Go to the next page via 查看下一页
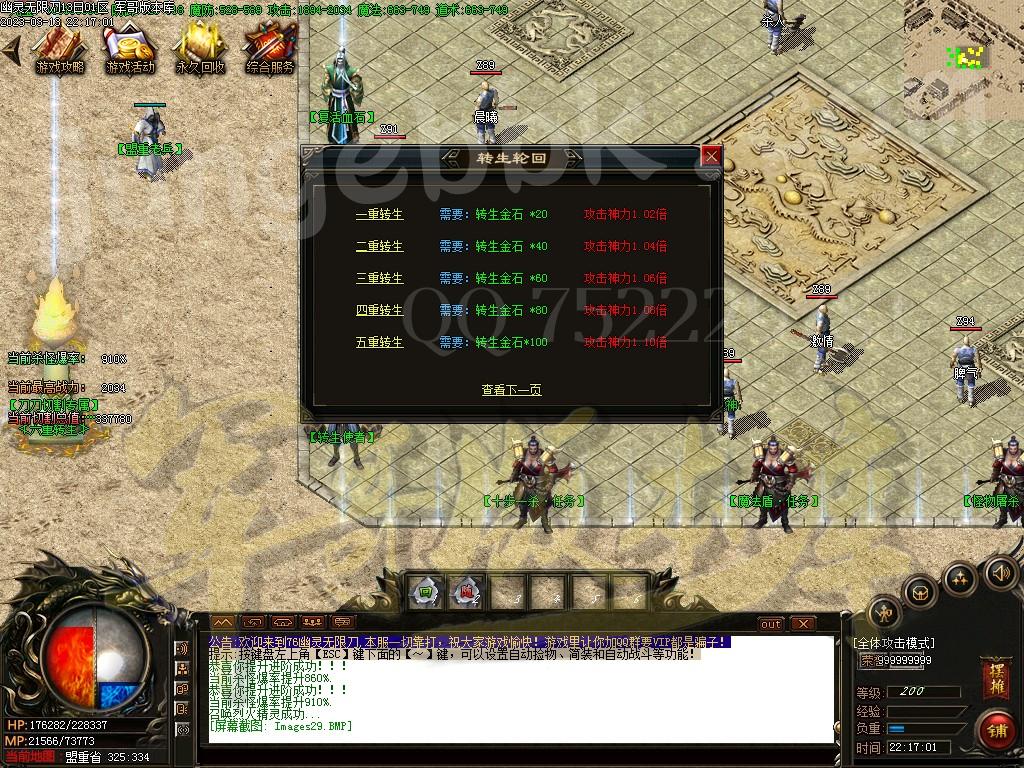The width and height of the screenshot is (1024, 768). click(x=511, y=390)
